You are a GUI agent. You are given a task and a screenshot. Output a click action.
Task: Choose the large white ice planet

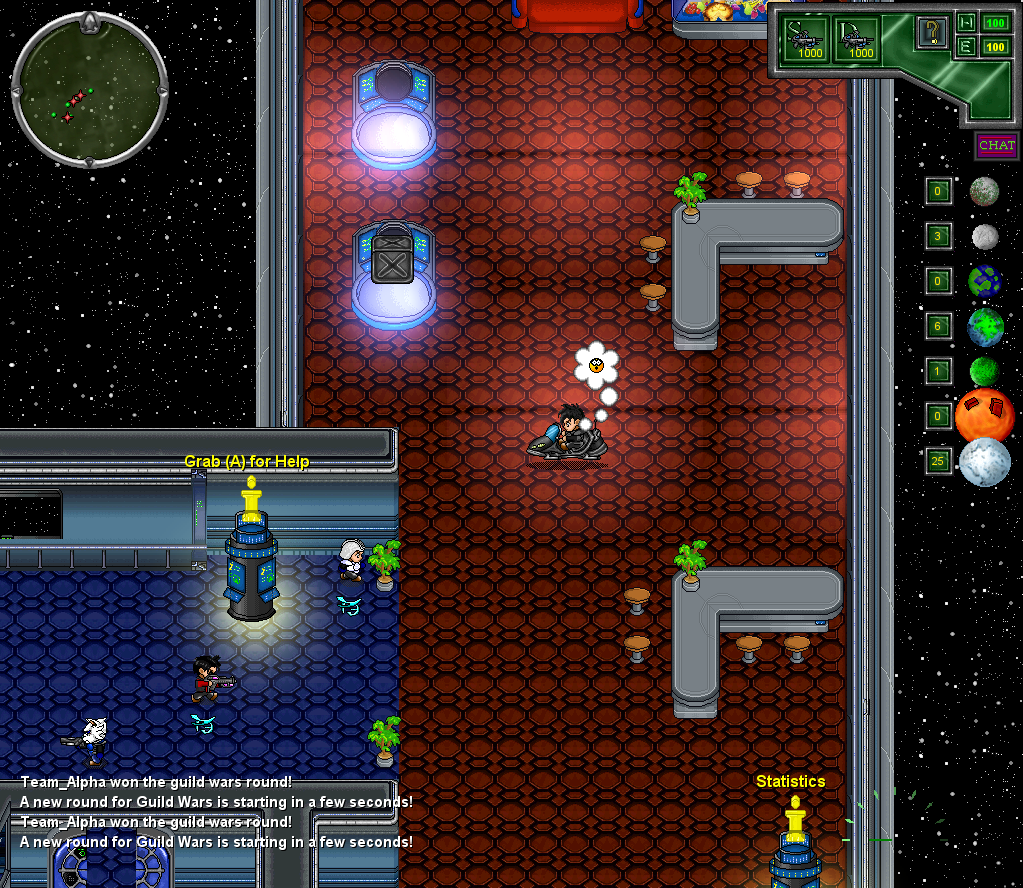pos(984,462)
